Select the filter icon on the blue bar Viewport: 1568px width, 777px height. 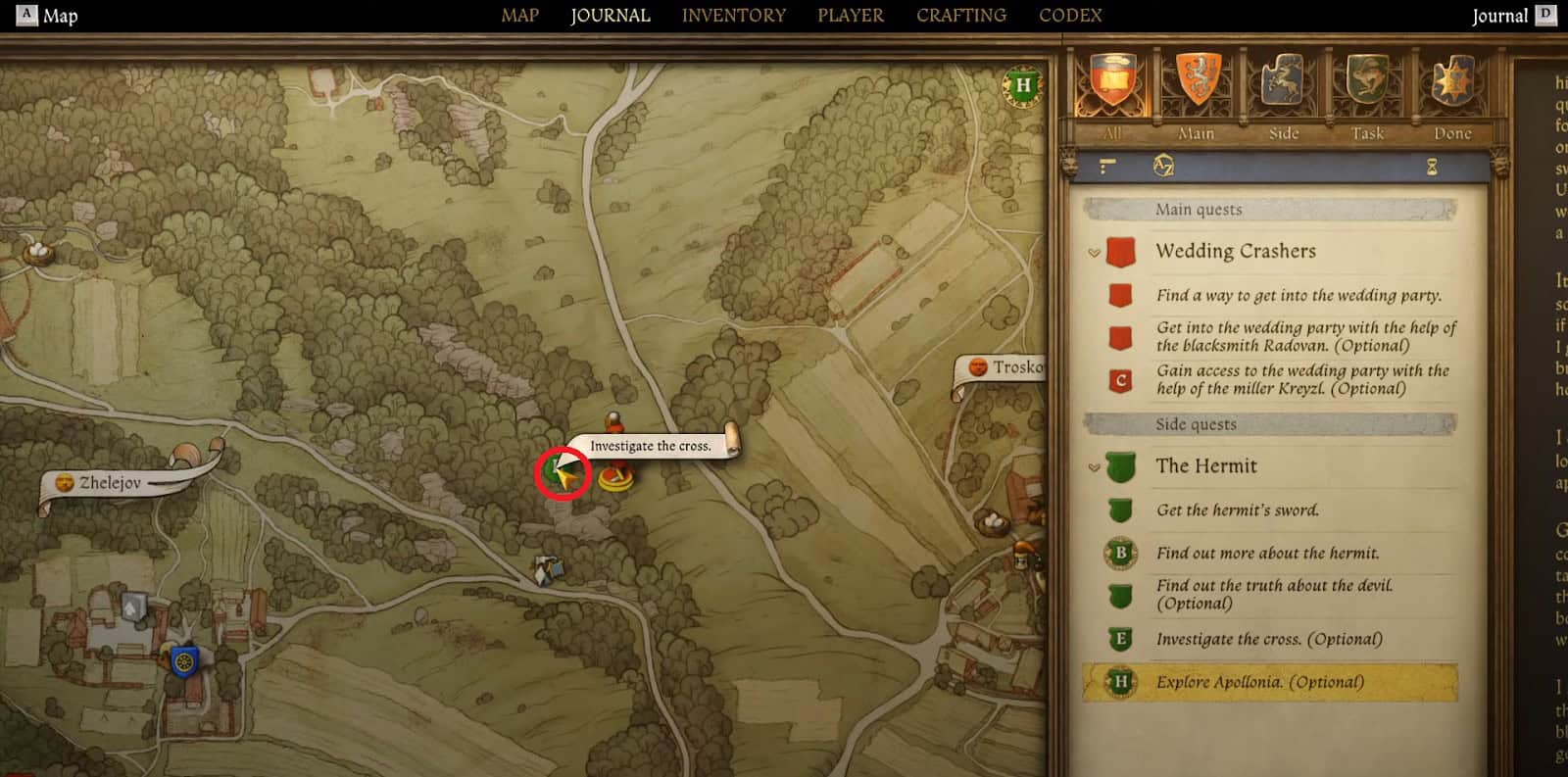click(x=1106, y=168)
